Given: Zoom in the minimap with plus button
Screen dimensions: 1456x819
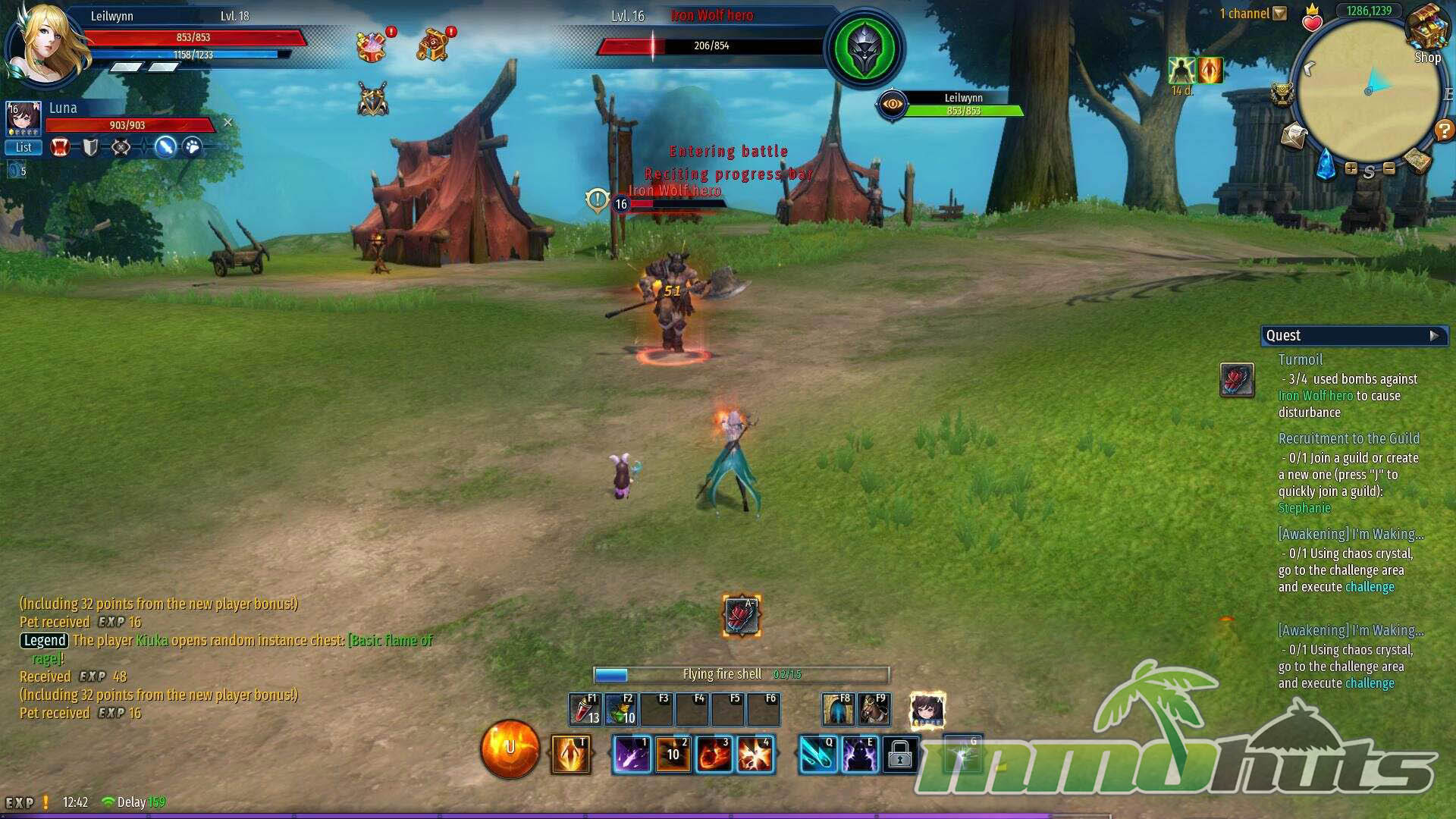Looking at the screenshot, I should (1351, 168).
